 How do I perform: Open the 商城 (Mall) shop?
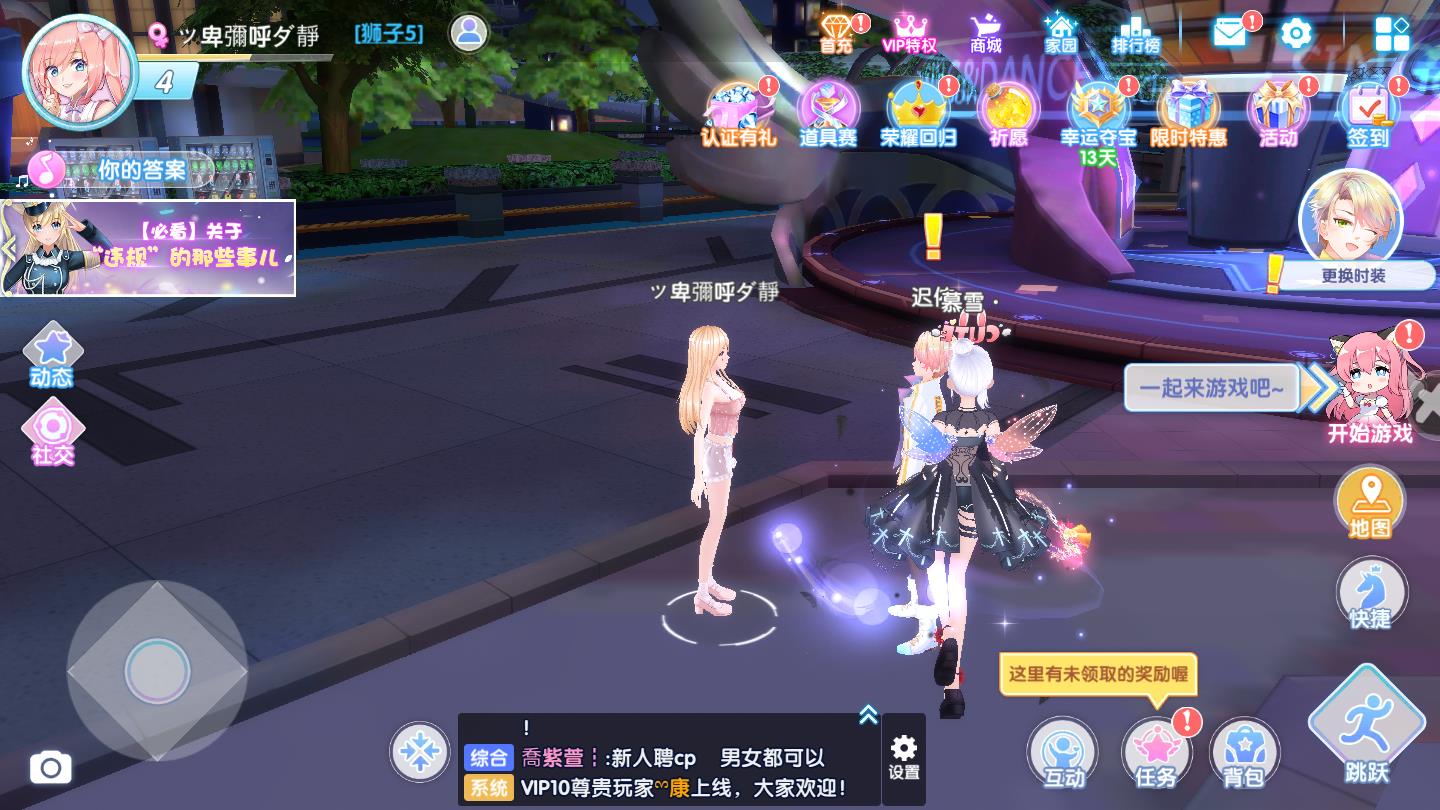(985, 32)
